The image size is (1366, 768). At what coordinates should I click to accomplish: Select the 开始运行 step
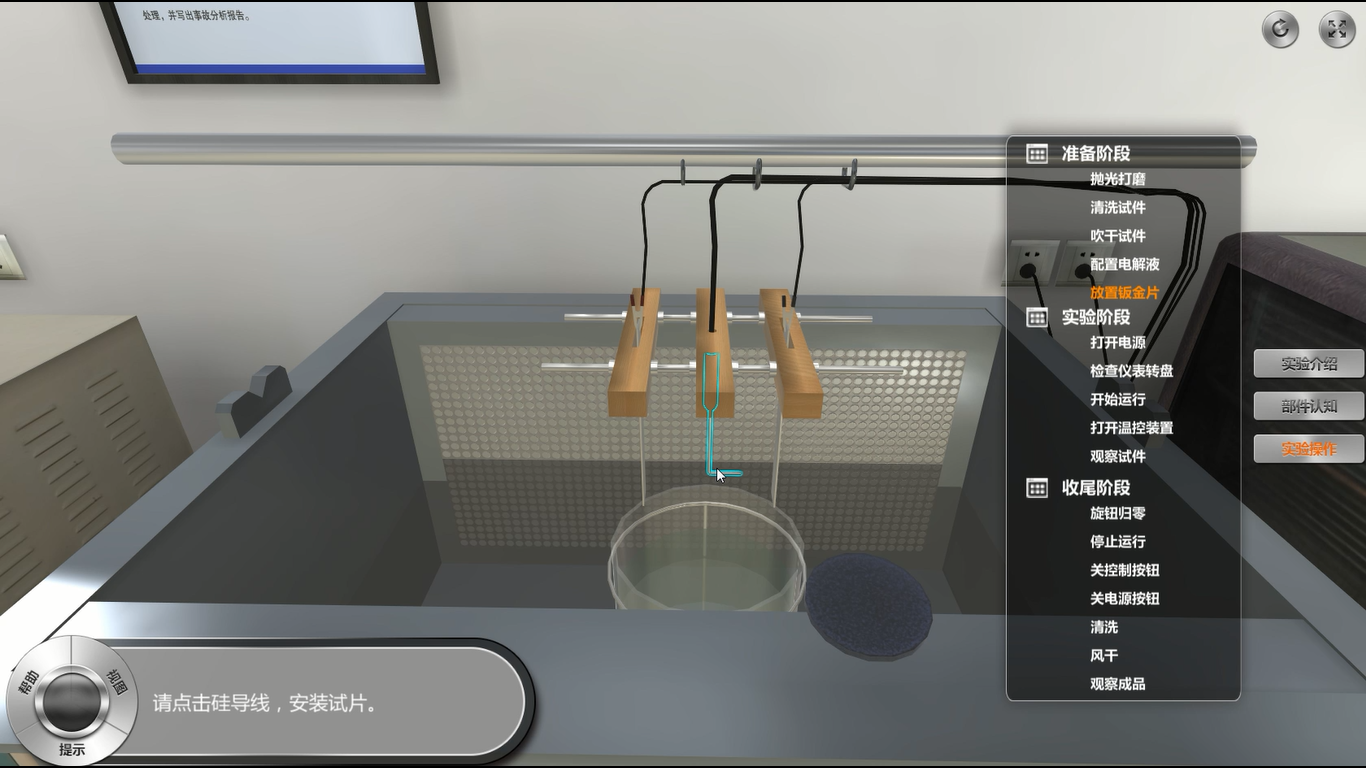pos(1118,399)
